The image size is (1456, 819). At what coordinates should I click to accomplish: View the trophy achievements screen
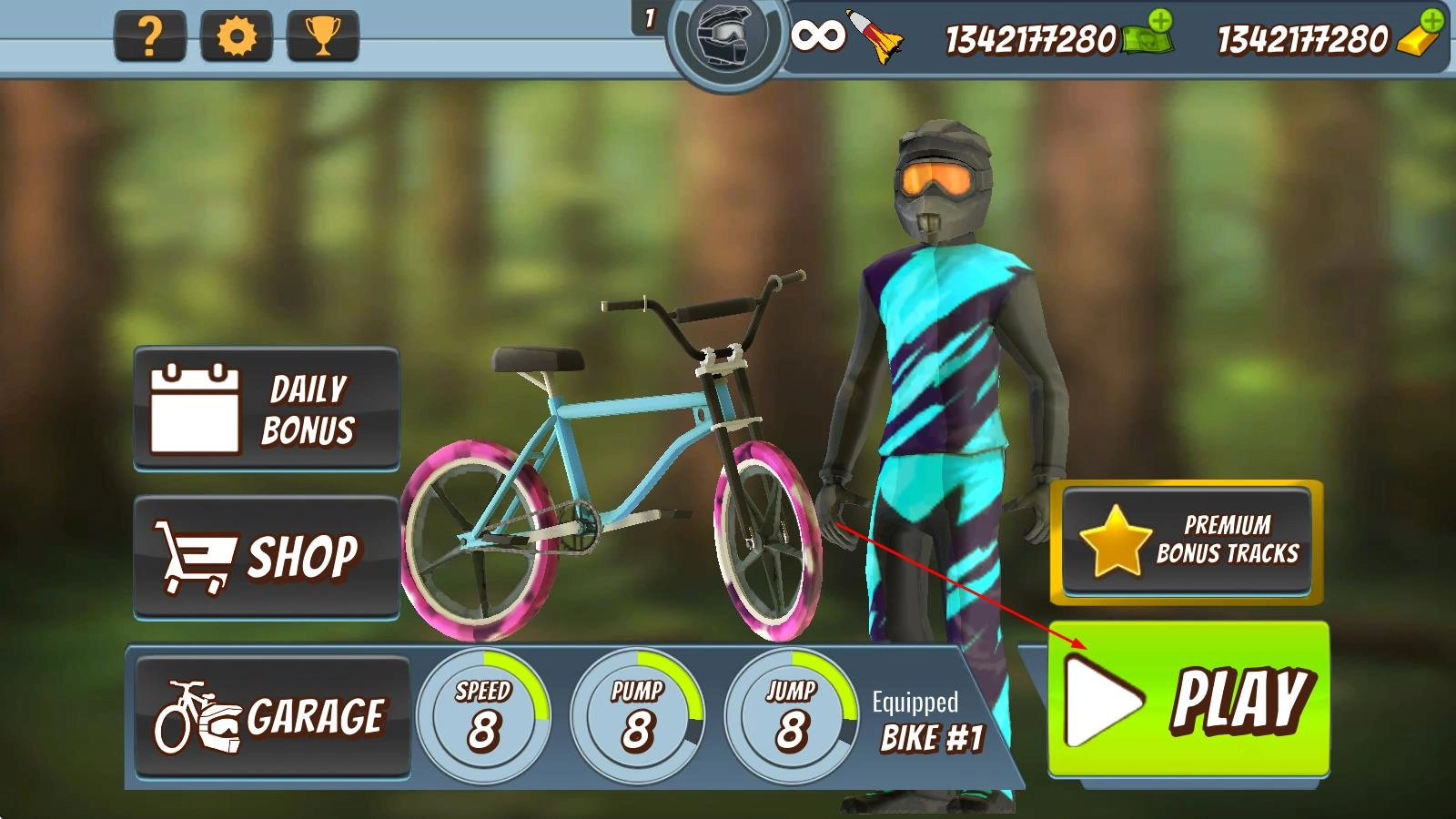[x=322, y=37]
